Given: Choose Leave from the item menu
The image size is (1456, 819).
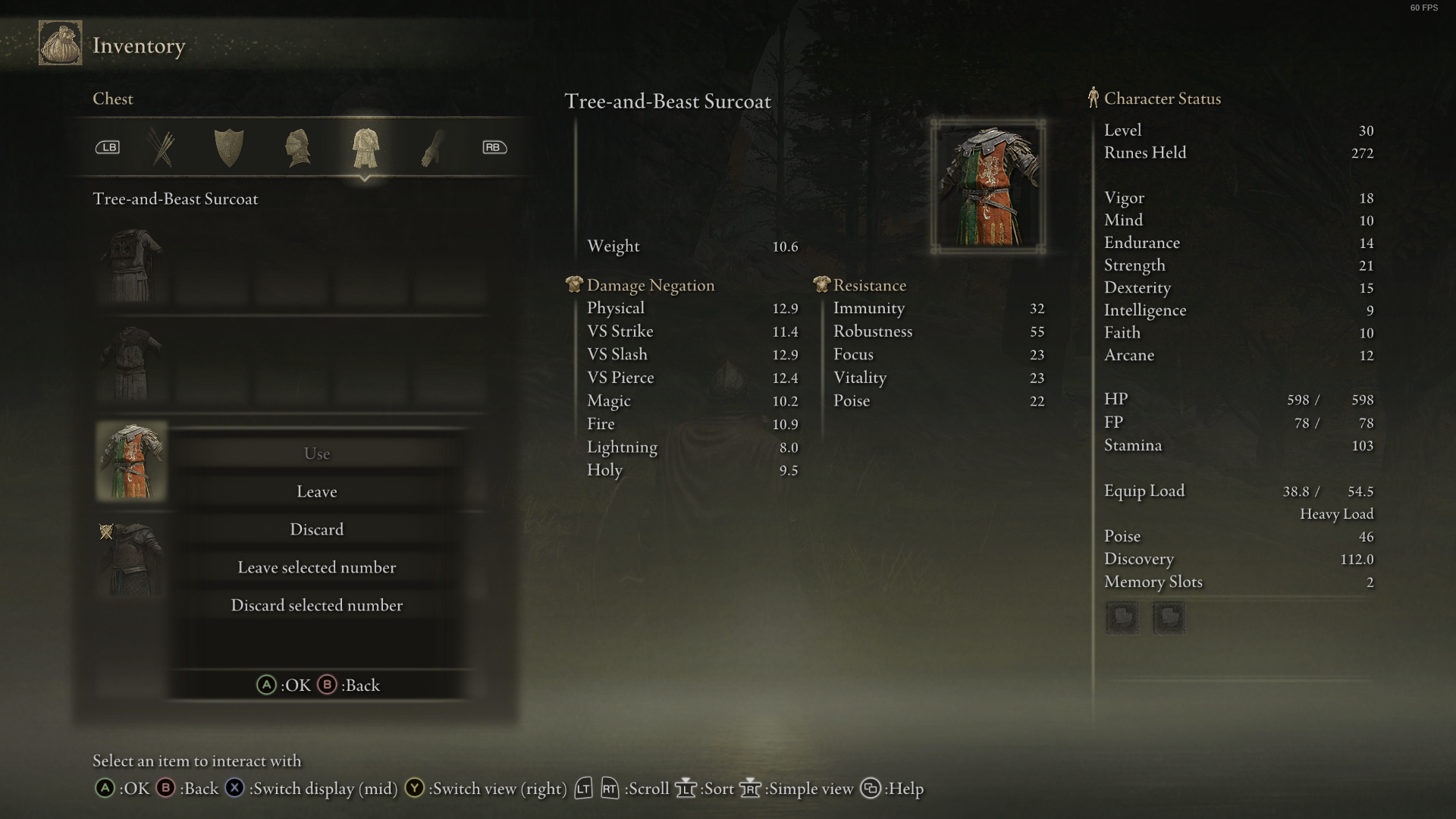Looking at the screenshot, I should (x=316, y=491).
